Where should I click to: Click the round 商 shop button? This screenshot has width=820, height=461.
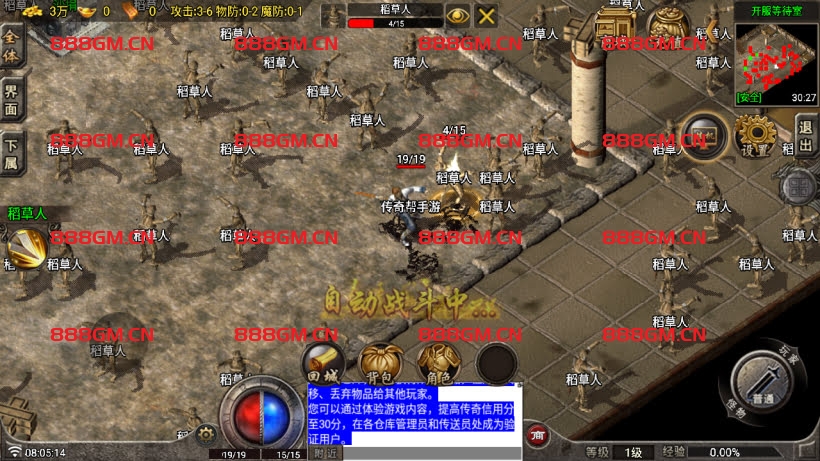coord(537,434)
